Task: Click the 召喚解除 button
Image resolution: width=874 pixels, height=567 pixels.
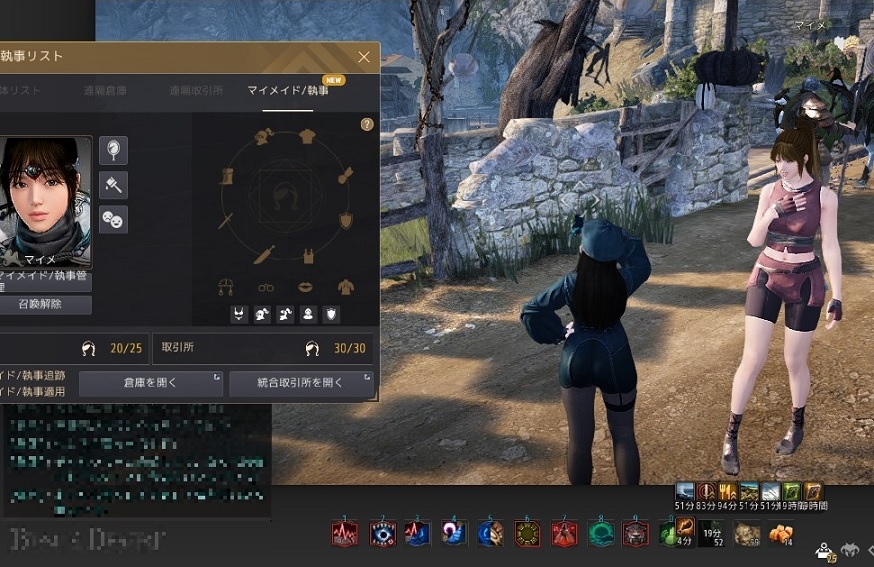Action: tap(42, 304)
